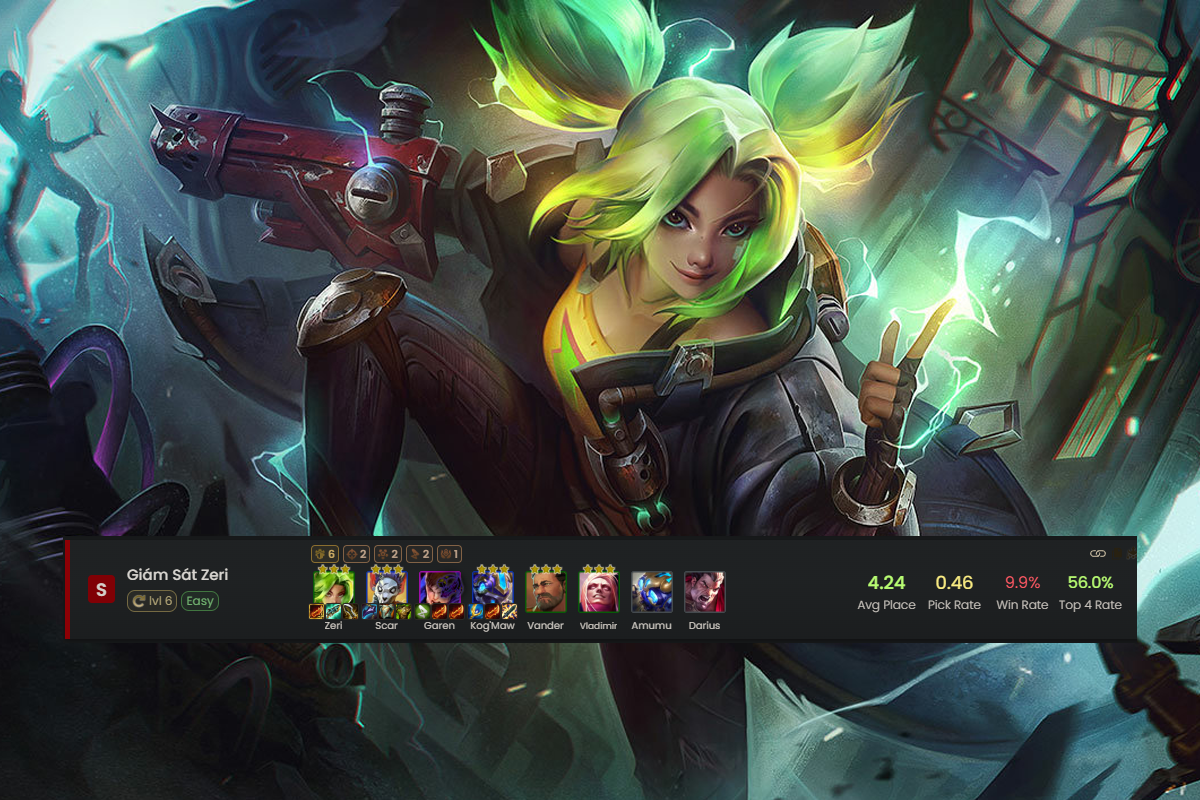Screen dimensions: 1200x800
Task: Open the Giám Sát Zeri comp title
Action: [178, 575]
